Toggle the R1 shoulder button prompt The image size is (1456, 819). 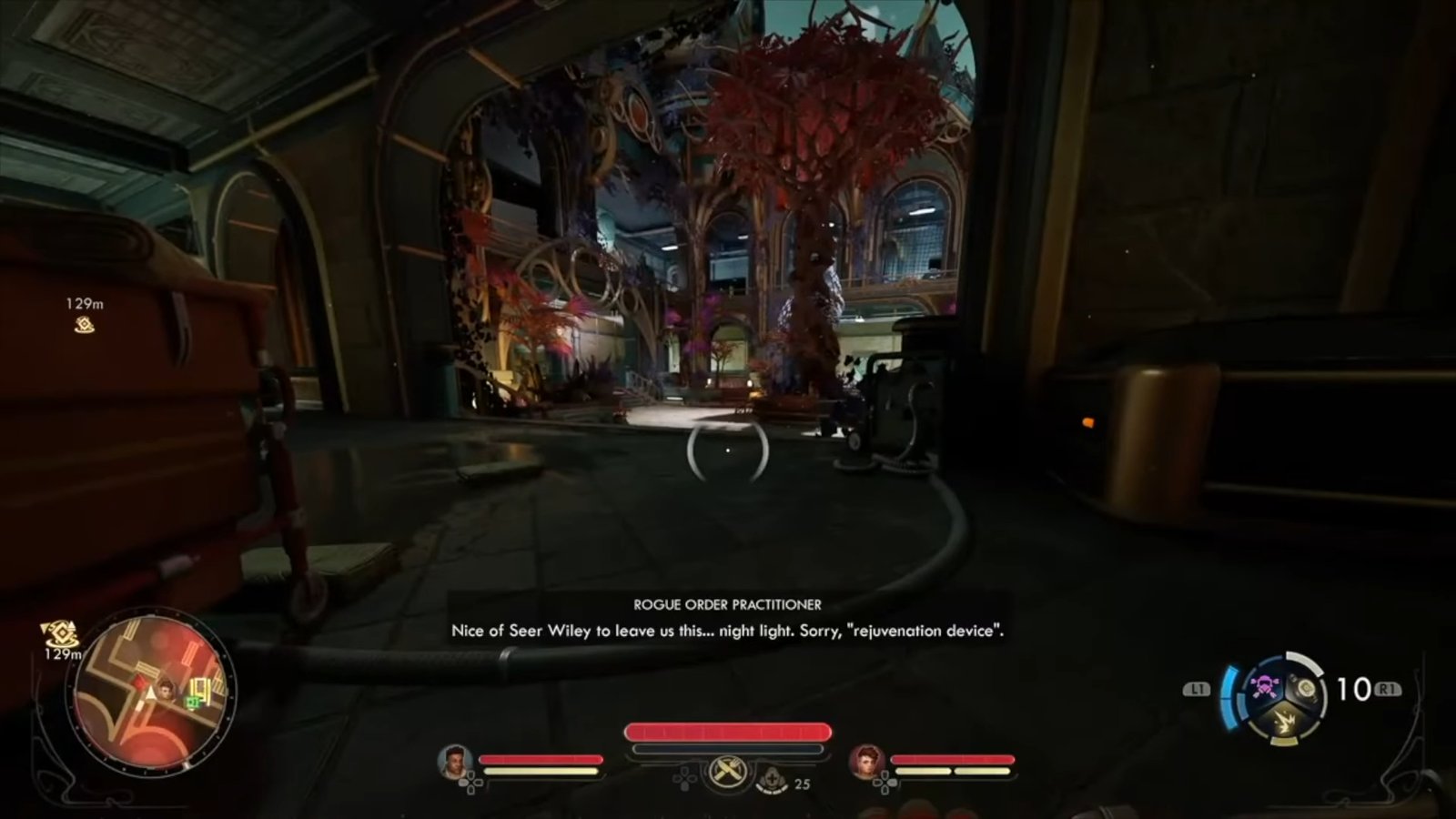point(1388,687)
